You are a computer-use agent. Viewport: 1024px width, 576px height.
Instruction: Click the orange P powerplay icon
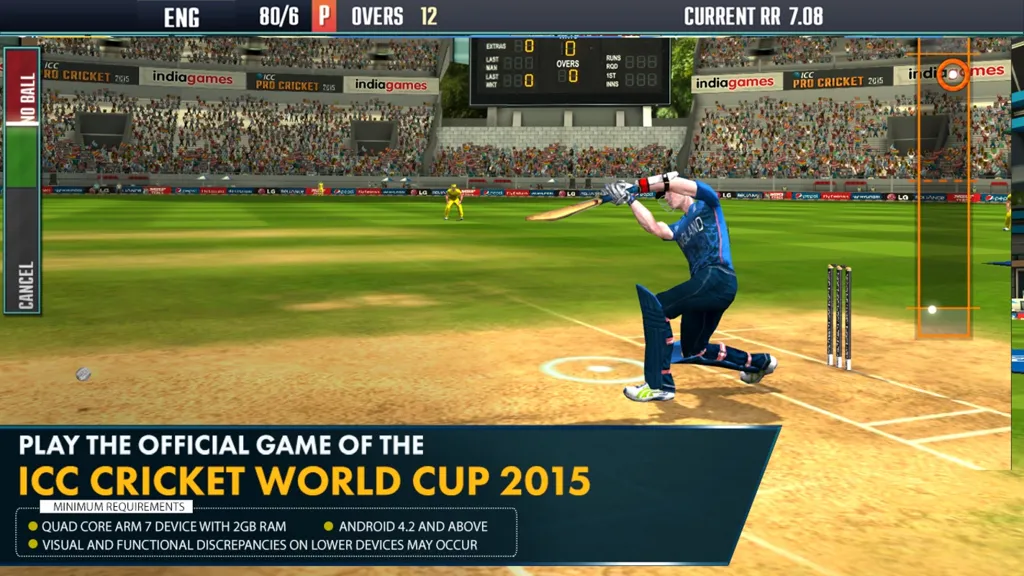pos(324,16)
